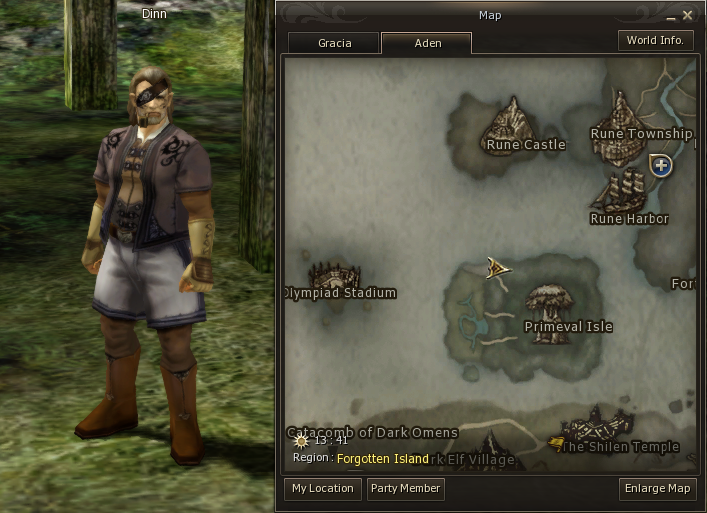Click the blue cross shield icon
The image size is (707, 513).
(x=660, y=165)
